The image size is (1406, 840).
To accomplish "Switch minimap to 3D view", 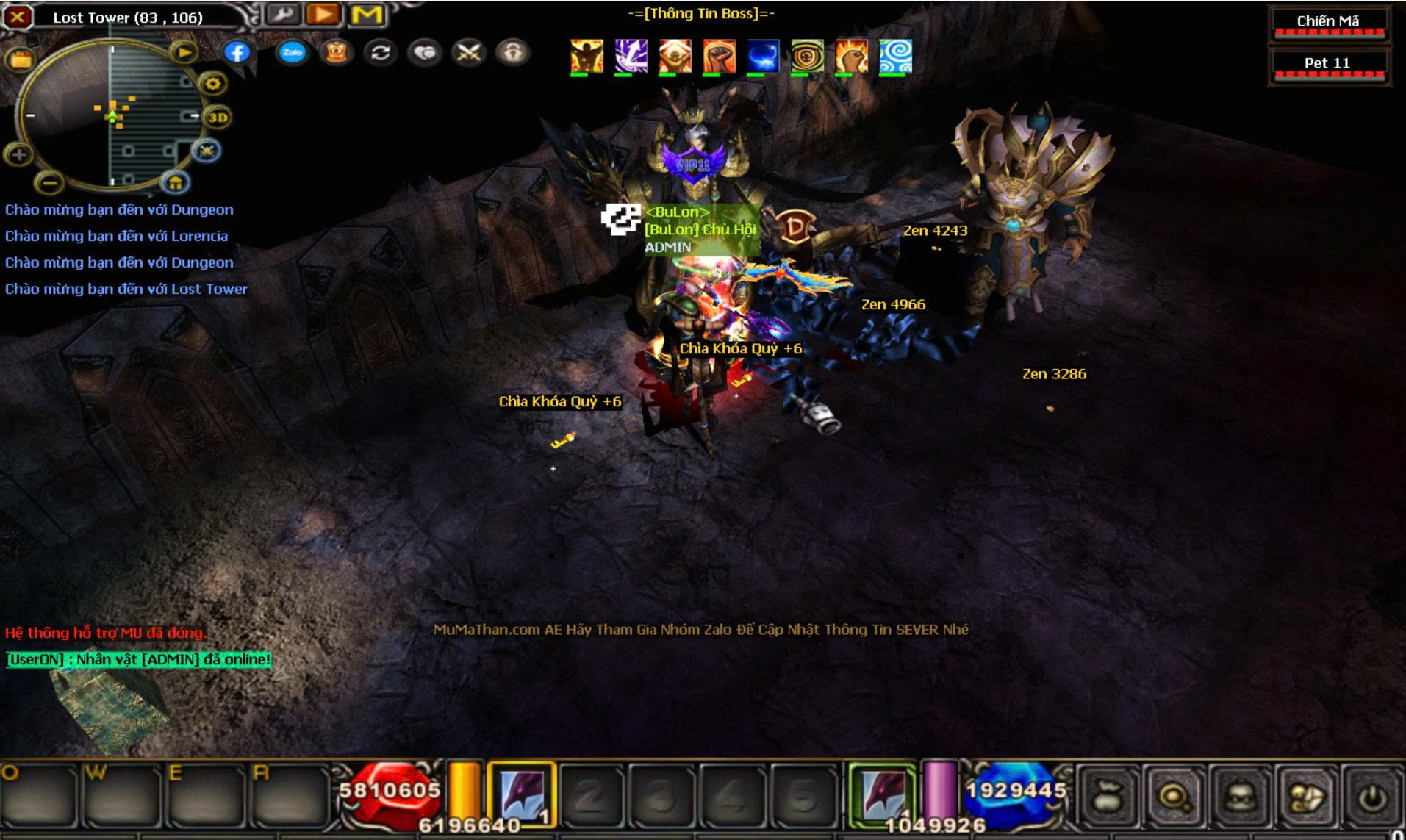I will (218, 117).
